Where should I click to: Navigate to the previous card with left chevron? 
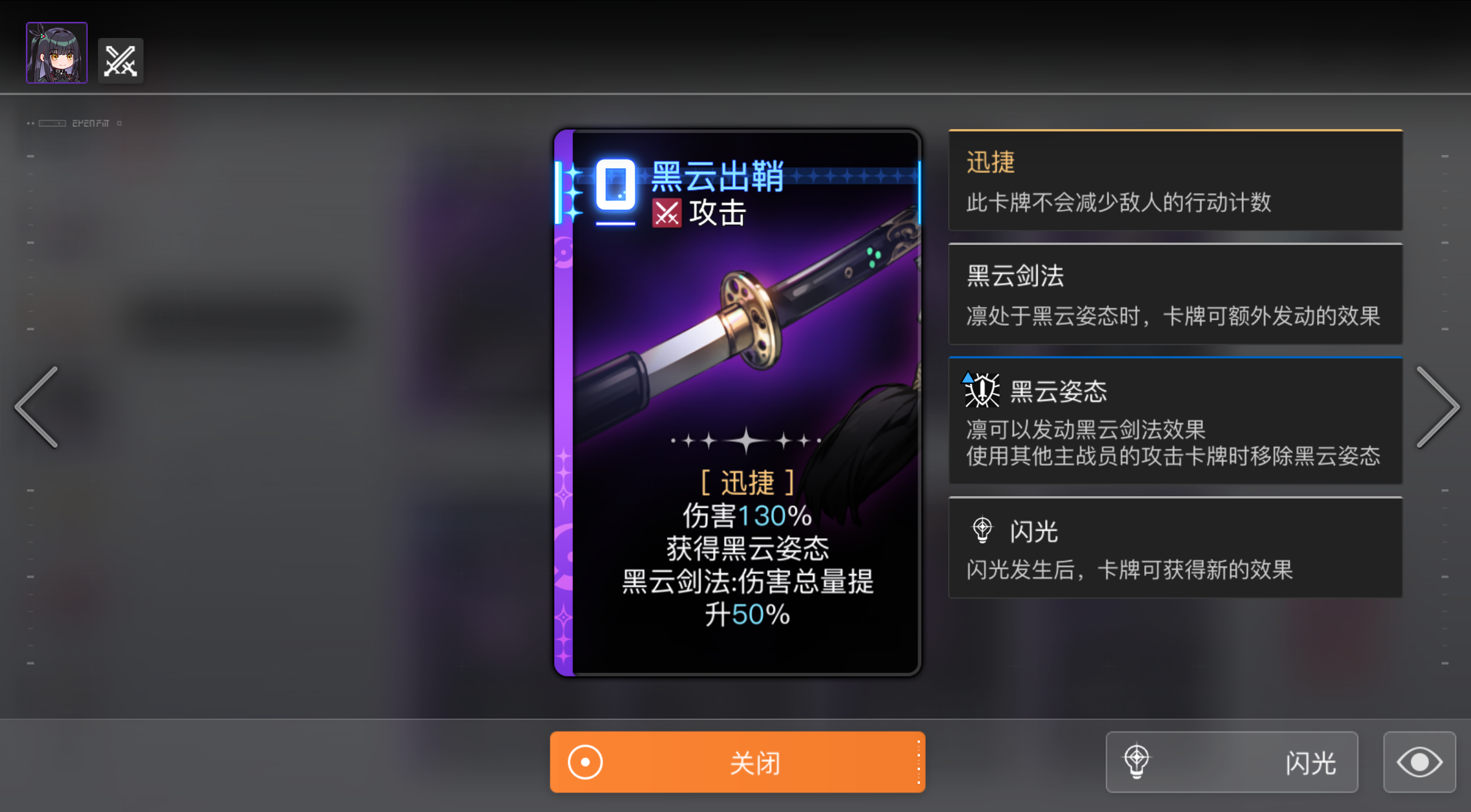click(x=37, y=407)
